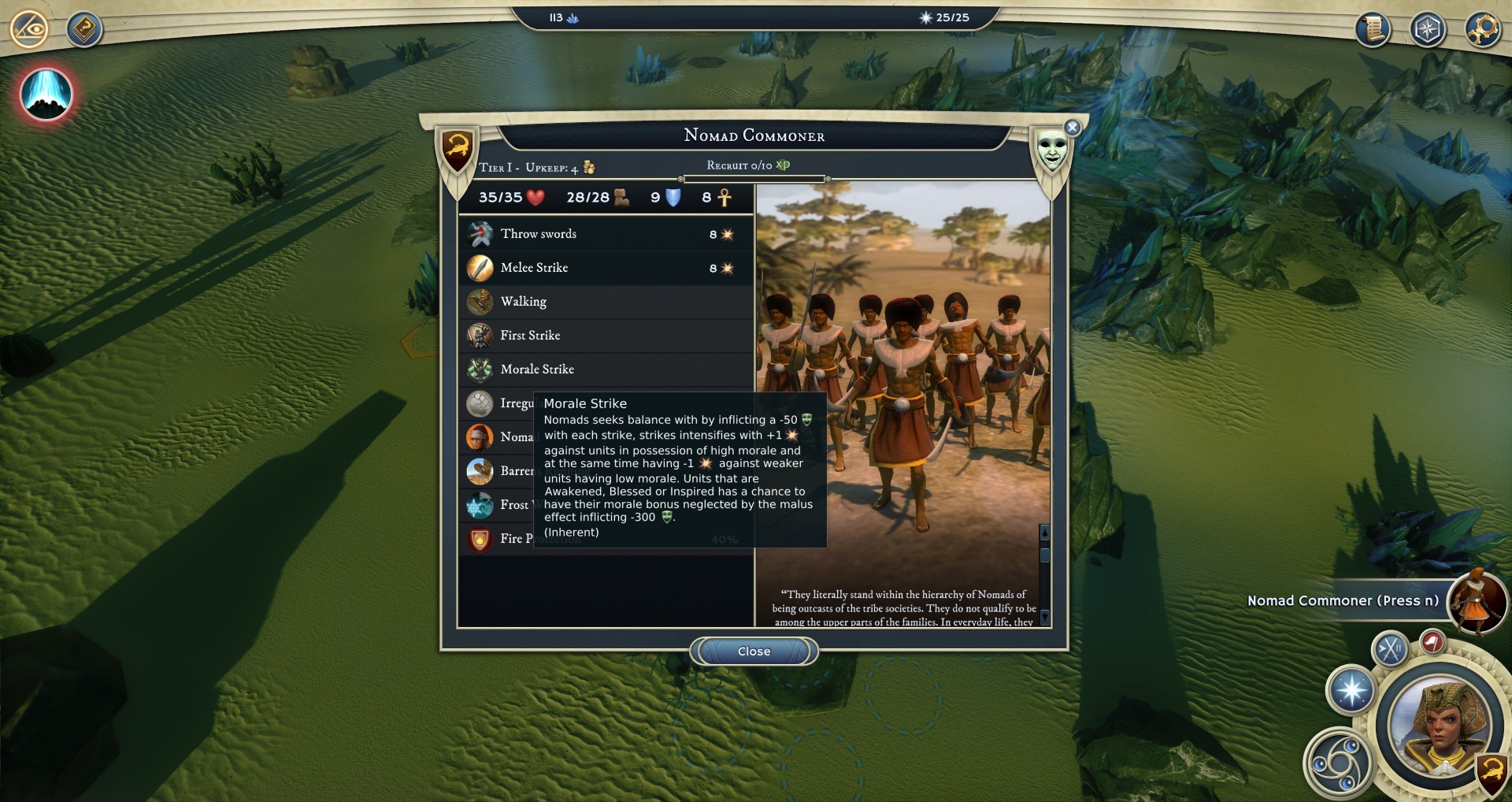Open the parchment scroll log

tap(1373, 30)
